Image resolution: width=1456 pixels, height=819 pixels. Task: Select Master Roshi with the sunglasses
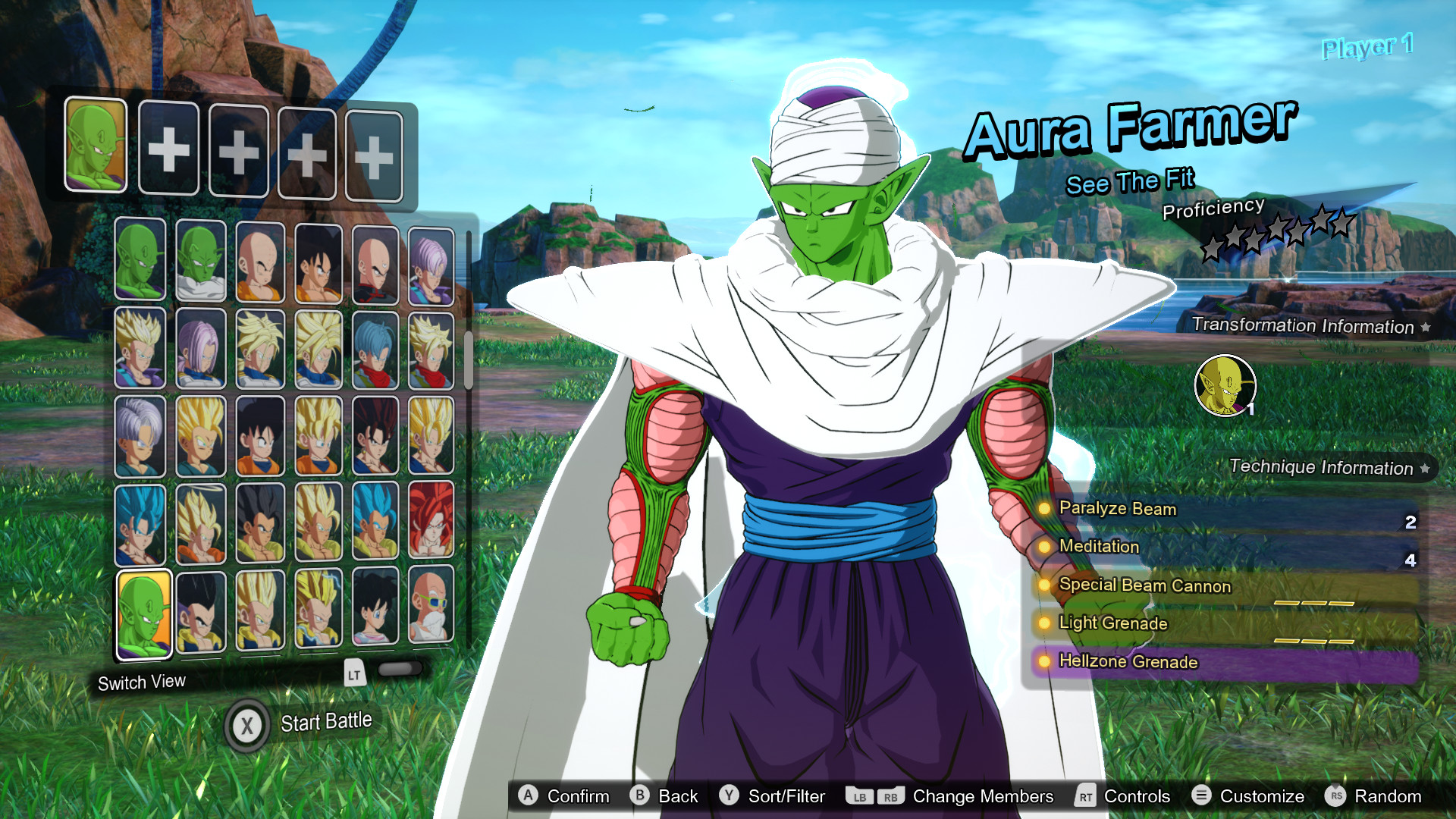[431, 606]
